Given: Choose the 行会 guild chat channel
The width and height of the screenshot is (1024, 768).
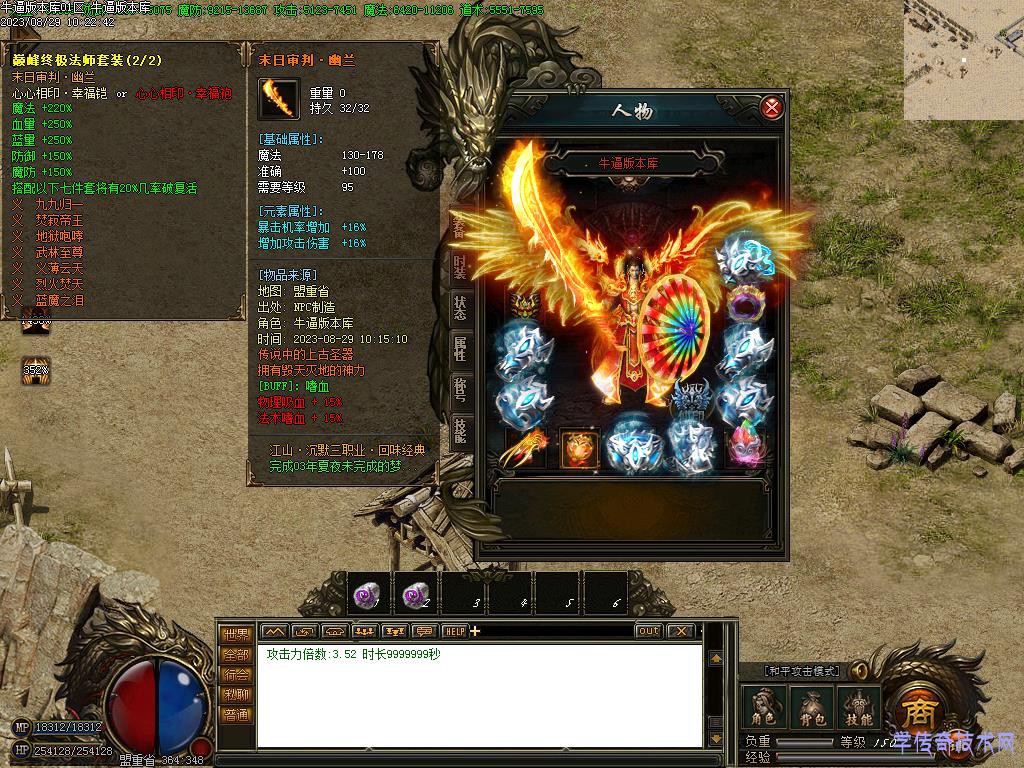Looking at the screenshot, I should point(236,675).
